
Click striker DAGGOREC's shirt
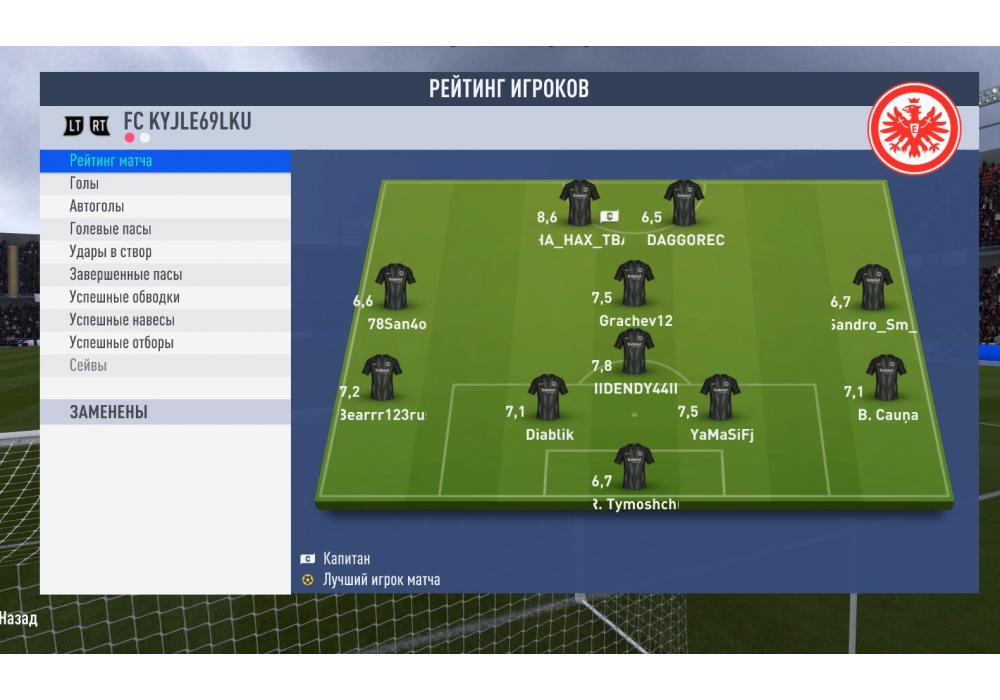point(684,204)
